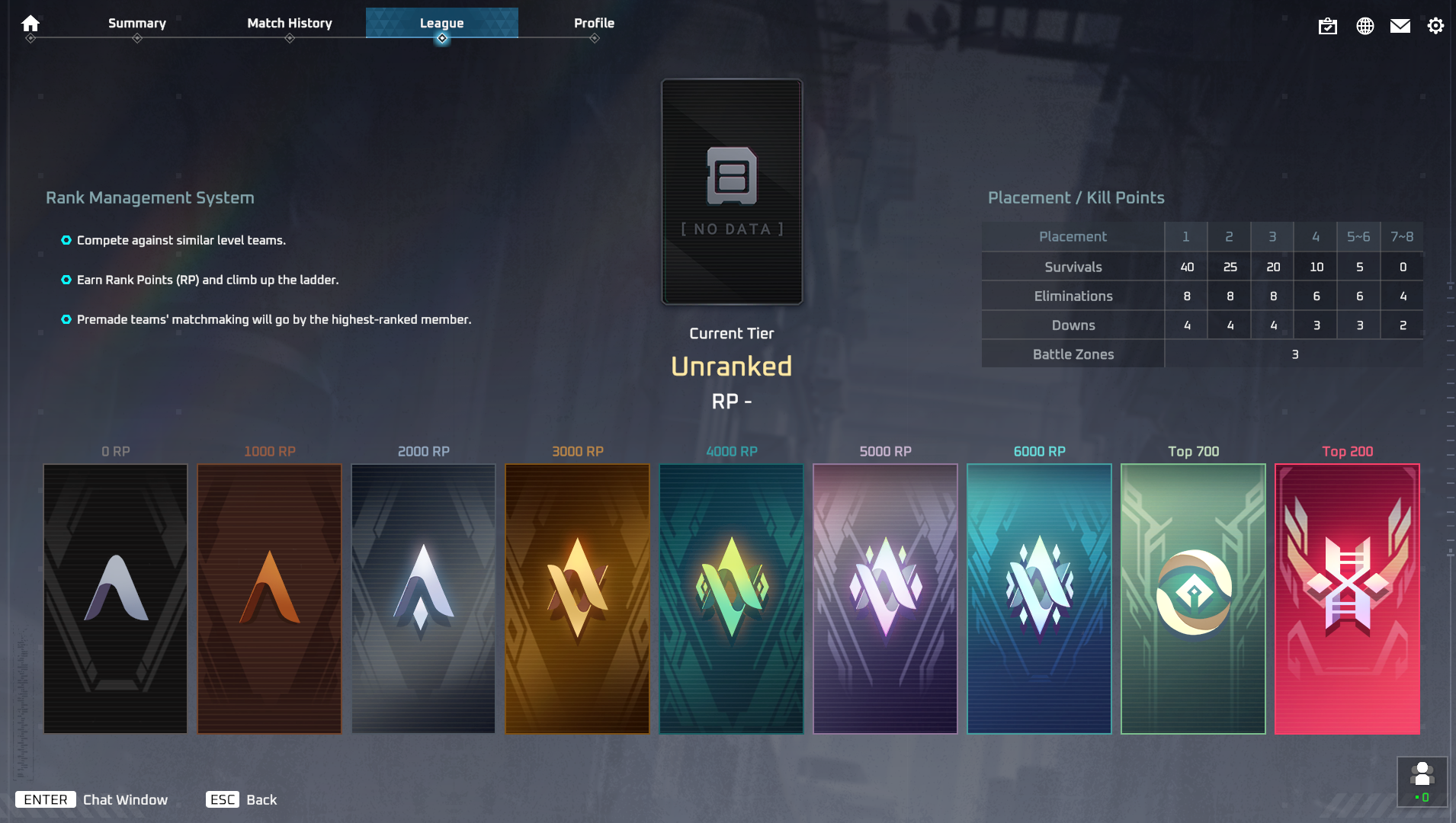The image size is (1456, 823).
Task: Select the active League tab
Action: click(443, 23)
